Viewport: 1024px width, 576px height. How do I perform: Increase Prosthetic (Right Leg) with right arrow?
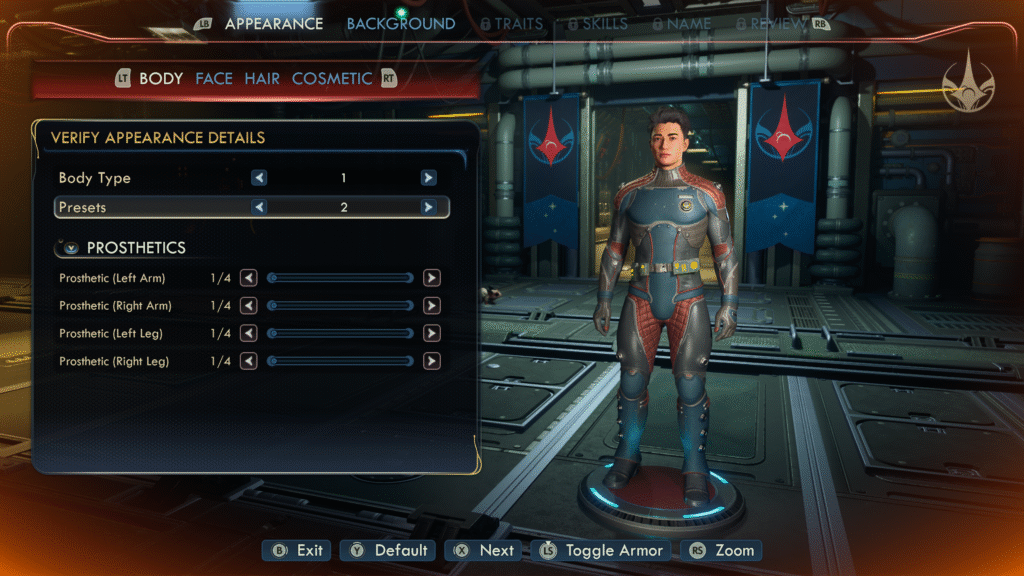(x=432, y=361)
